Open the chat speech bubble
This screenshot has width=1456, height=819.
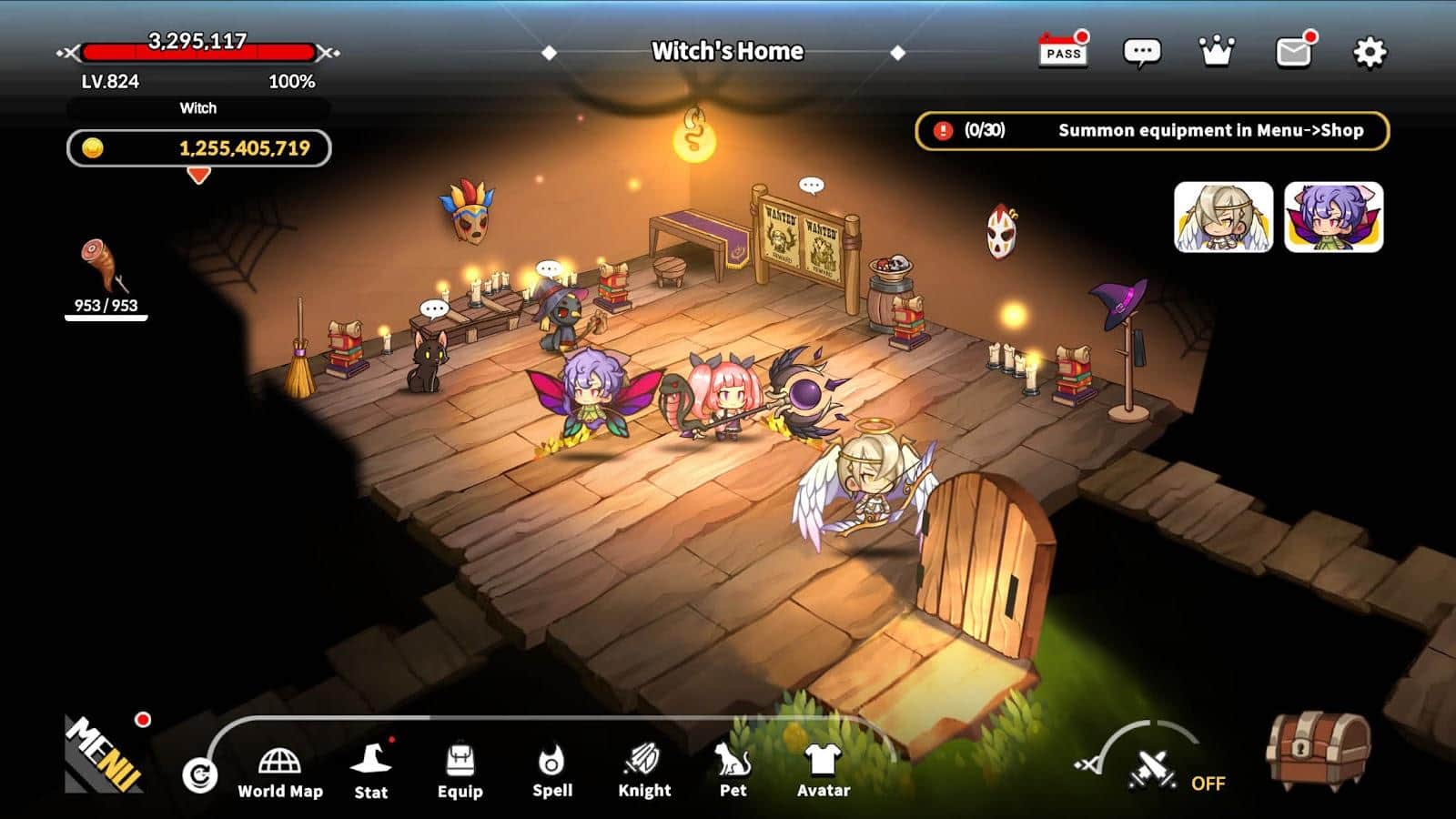coord(1141,52)
